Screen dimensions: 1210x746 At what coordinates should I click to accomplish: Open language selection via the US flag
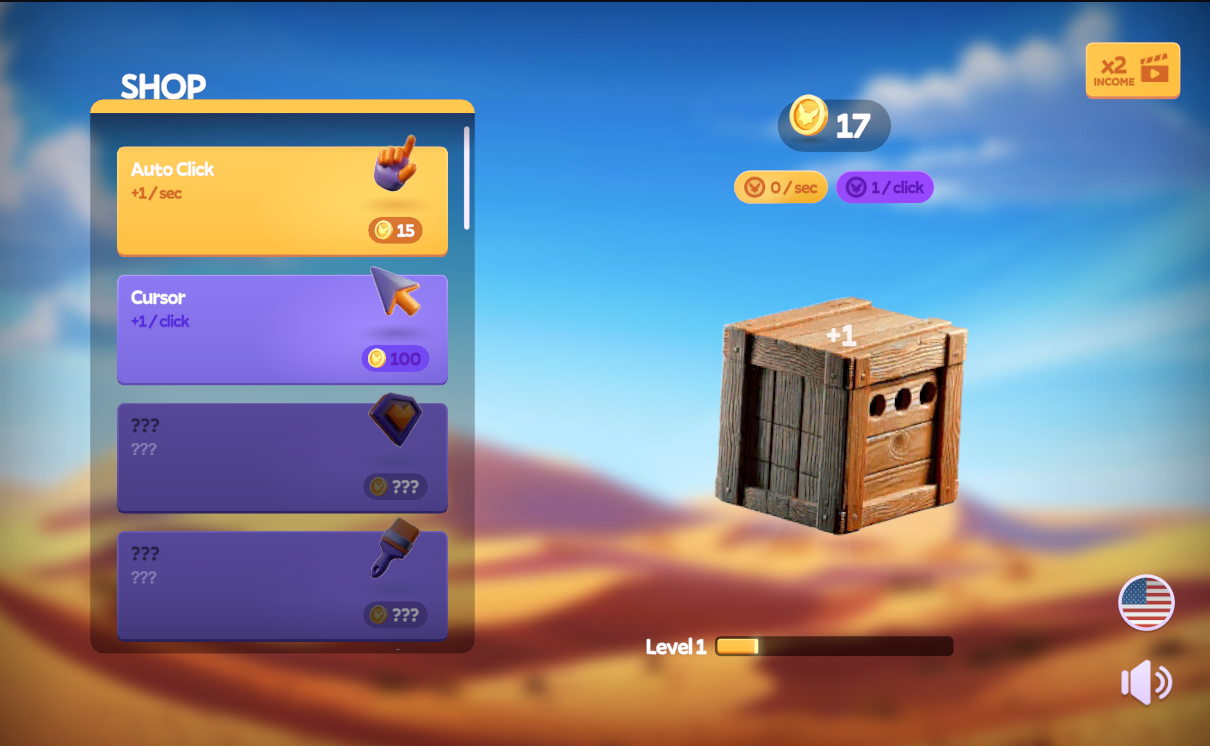click(1146, 602)
